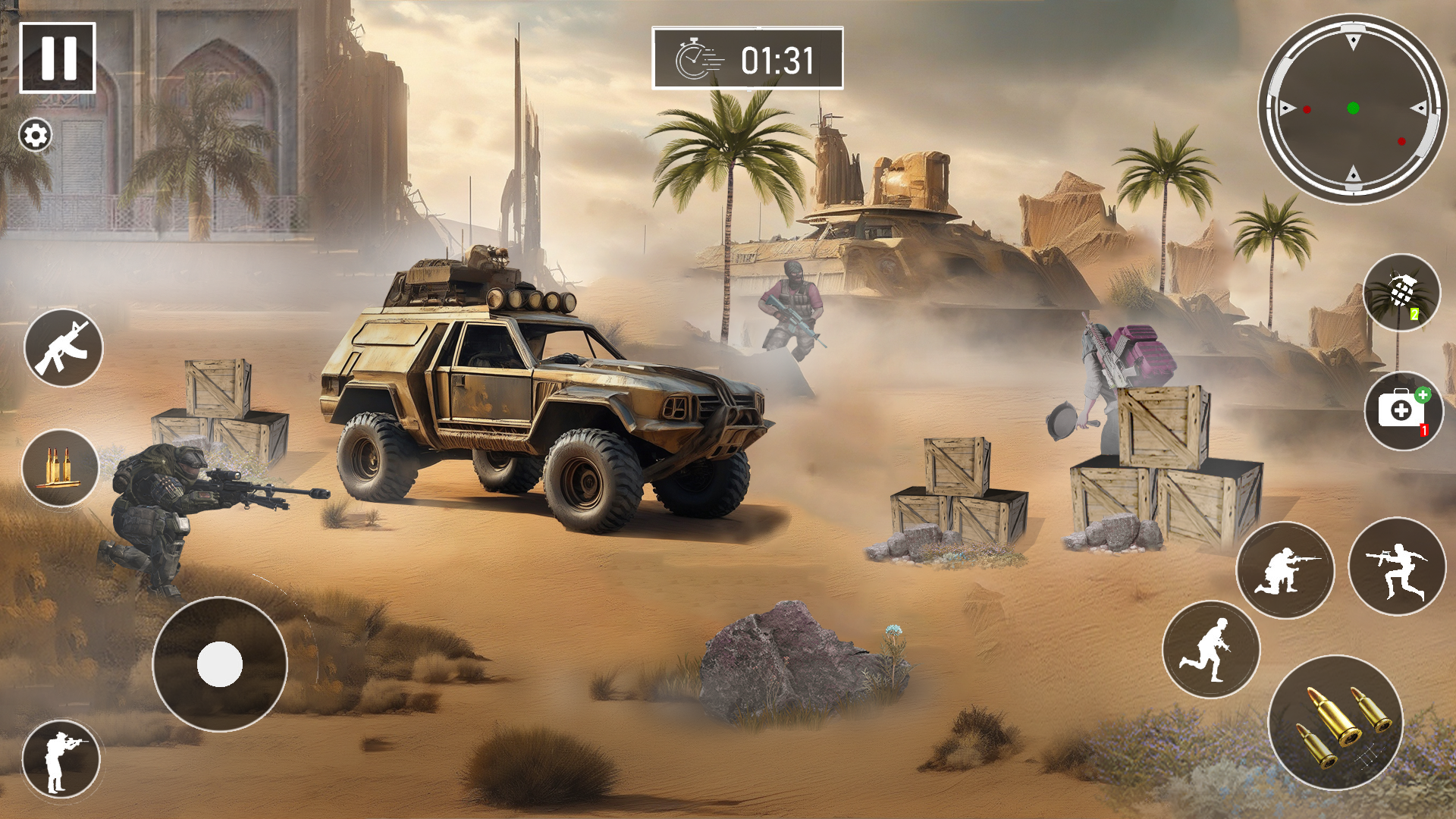Tap the green plus on the medkit button

1424,394
